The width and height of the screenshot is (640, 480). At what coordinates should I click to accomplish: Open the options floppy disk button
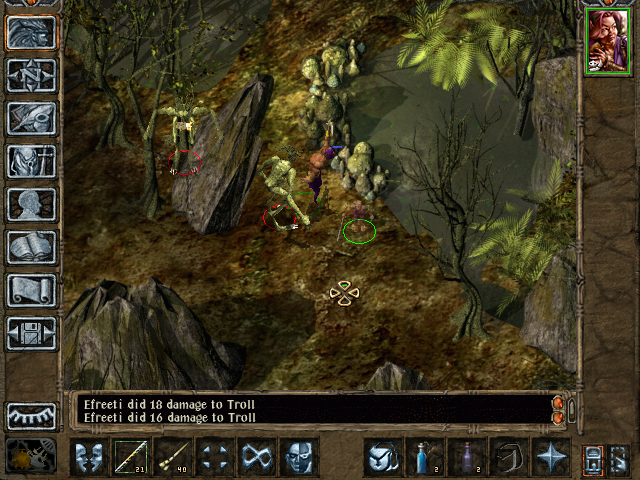(31, 333)
